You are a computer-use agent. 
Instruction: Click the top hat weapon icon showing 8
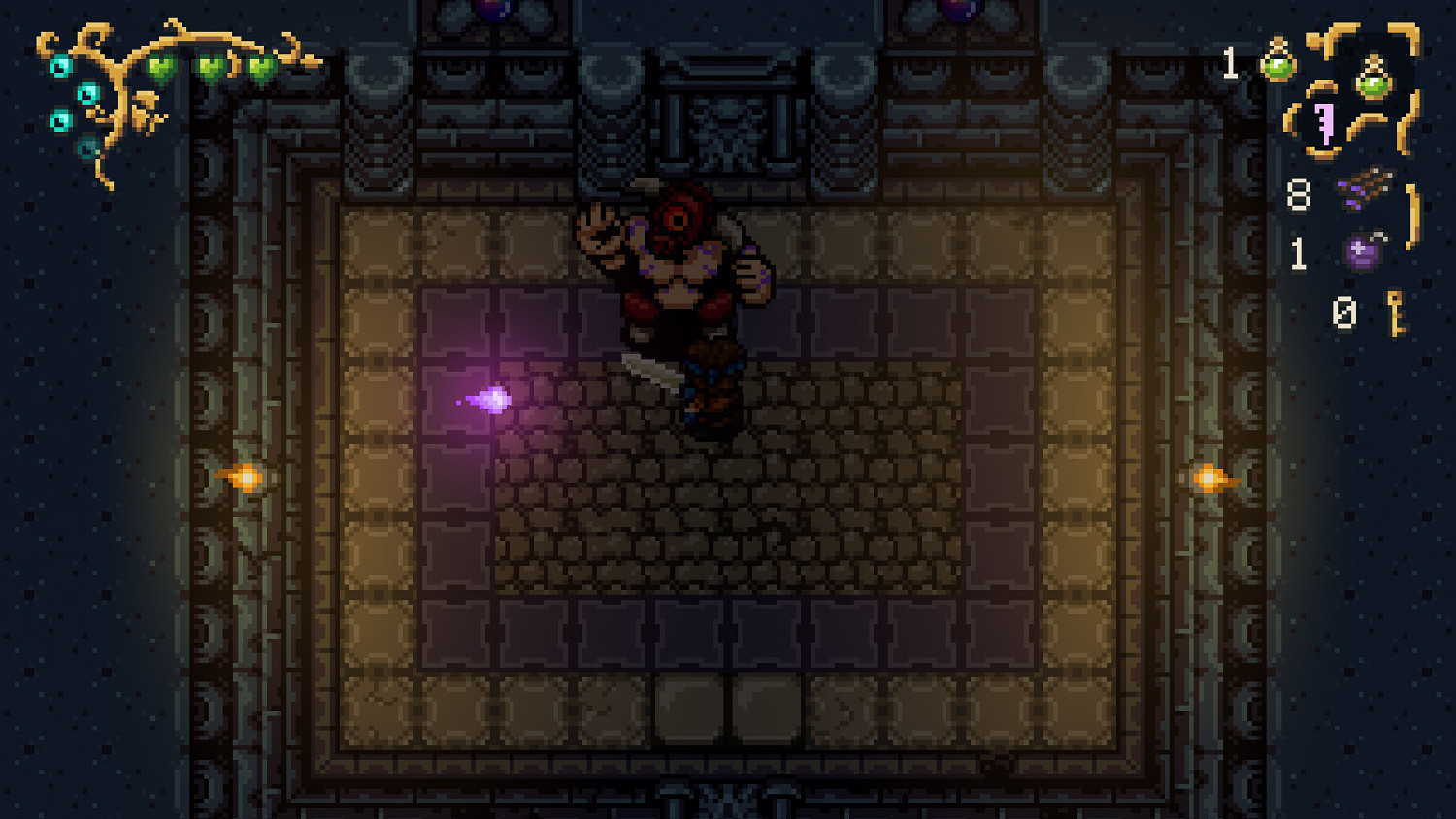click(x=1364, y=189)
